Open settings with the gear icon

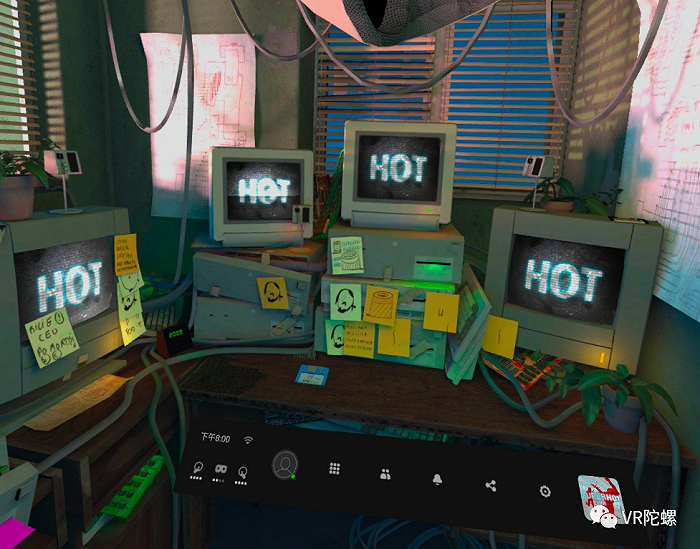coord(545,492)
